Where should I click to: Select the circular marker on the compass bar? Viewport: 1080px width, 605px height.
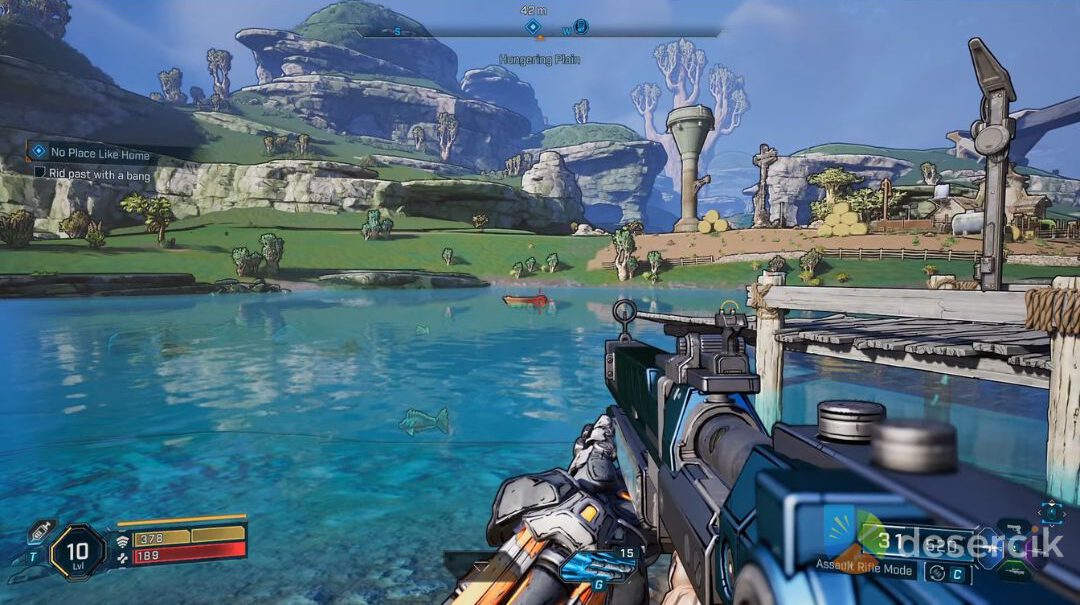(581, 27)
